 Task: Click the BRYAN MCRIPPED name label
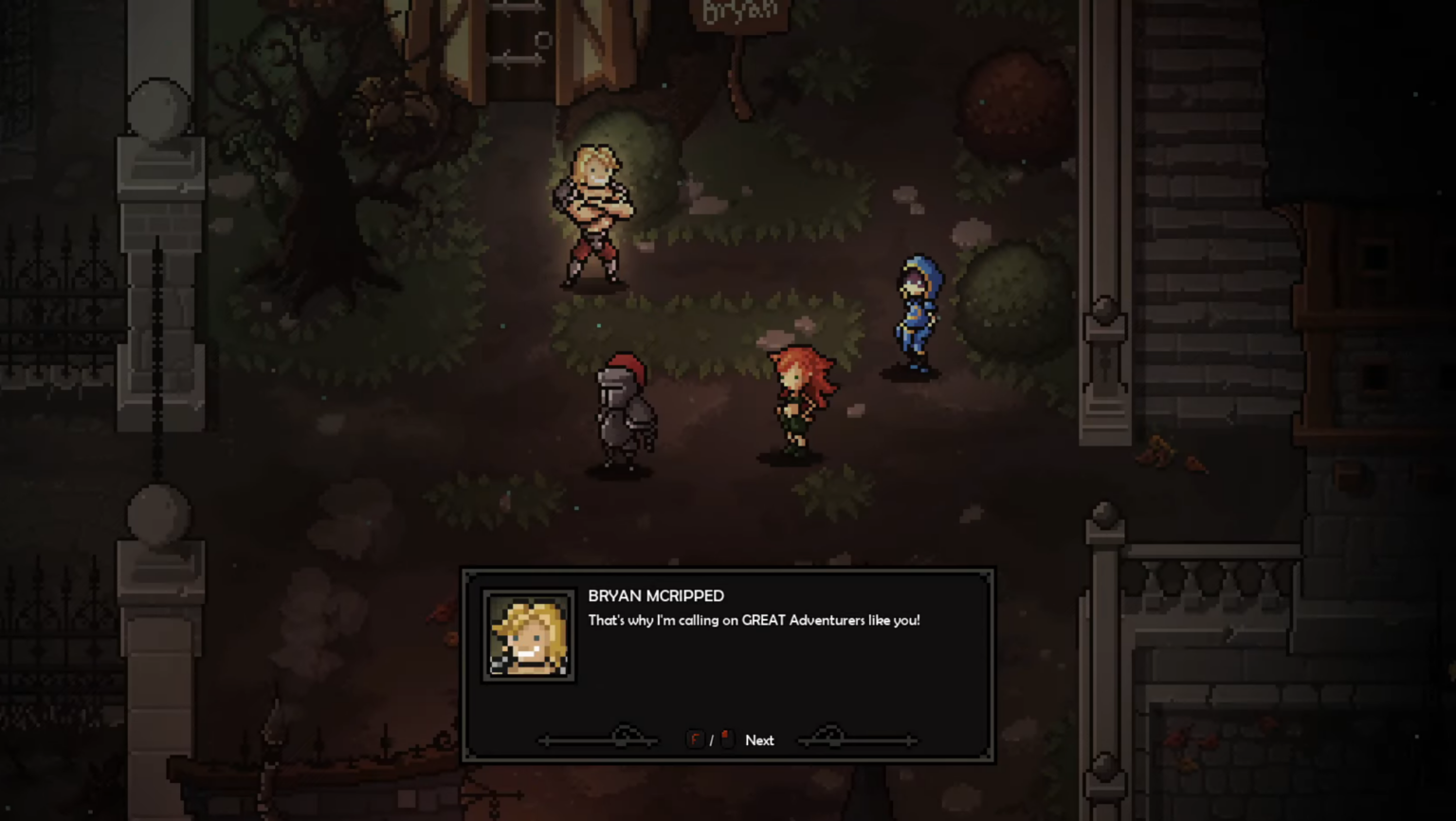point(655,595)
